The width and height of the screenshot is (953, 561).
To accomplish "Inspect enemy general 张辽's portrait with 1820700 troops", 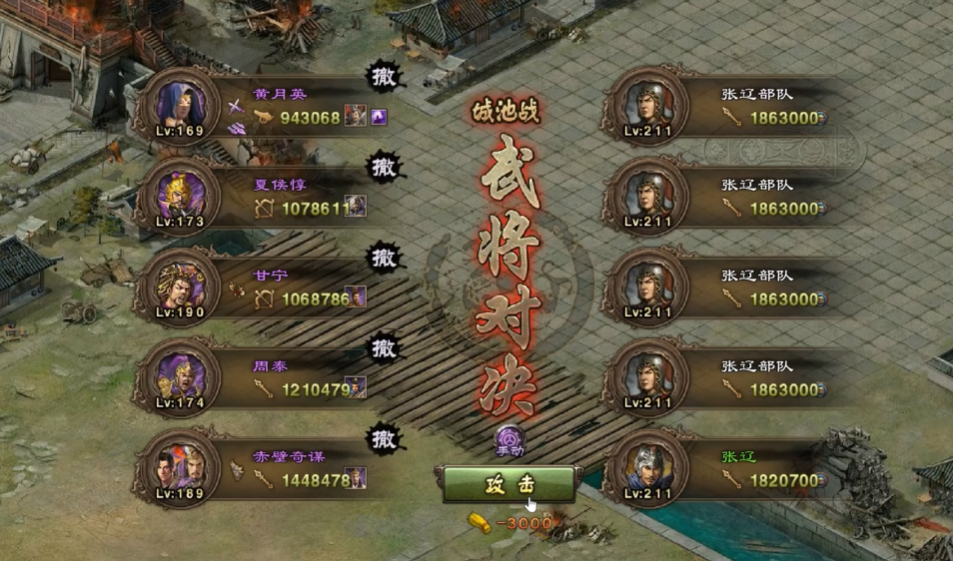I will (x=650, y=466).
